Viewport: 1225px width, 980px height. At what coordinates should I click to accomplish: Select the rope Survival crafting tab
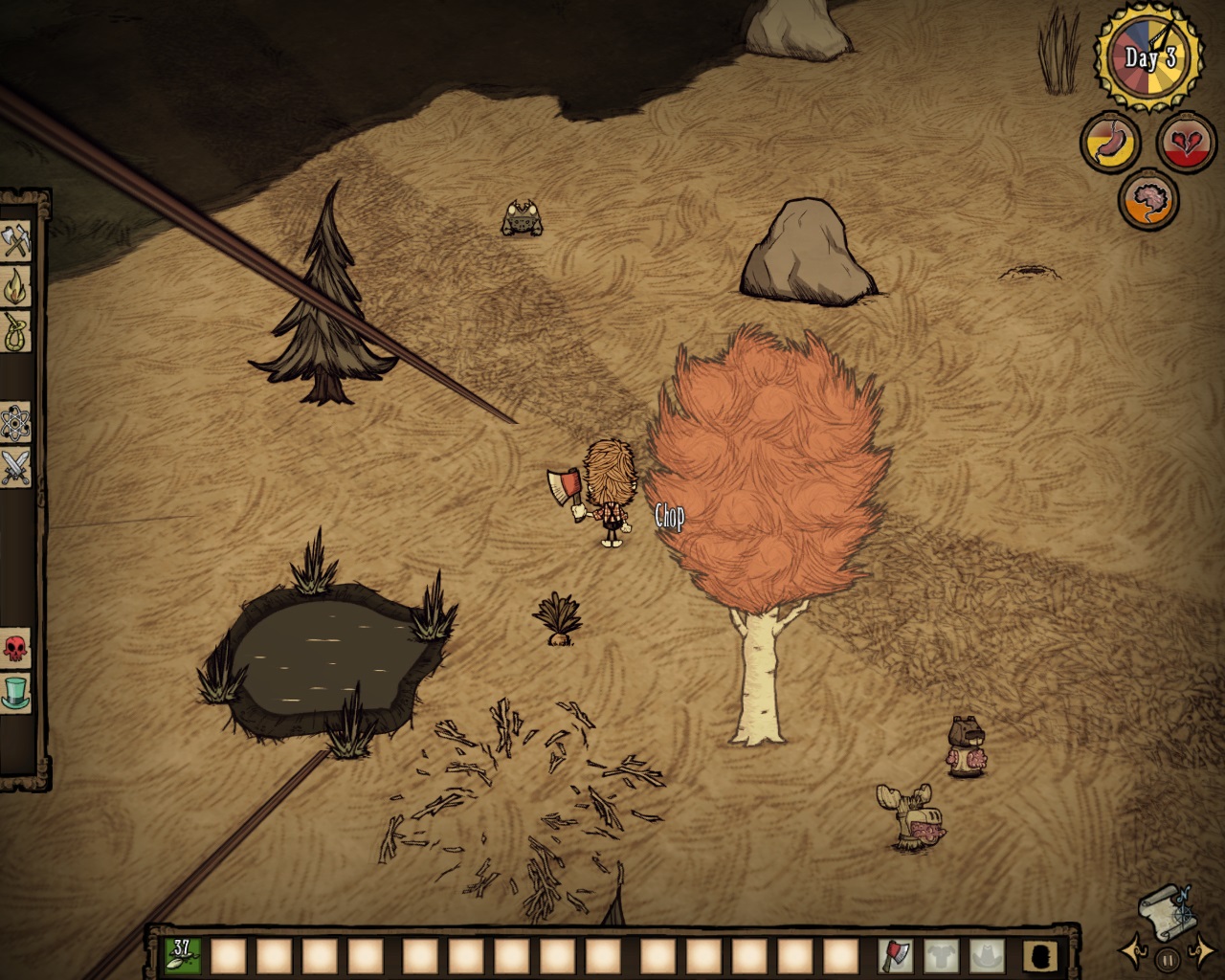[x=16, y=331]
